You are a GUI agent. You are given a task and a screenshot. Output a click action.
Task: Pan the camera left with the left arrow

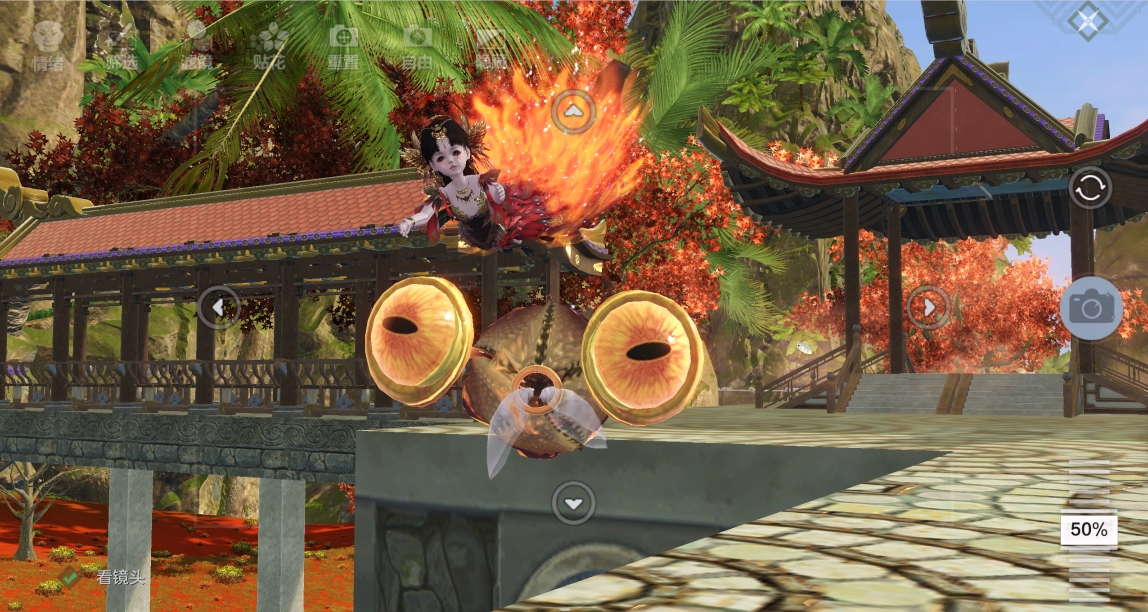click(x=218, y=307)
